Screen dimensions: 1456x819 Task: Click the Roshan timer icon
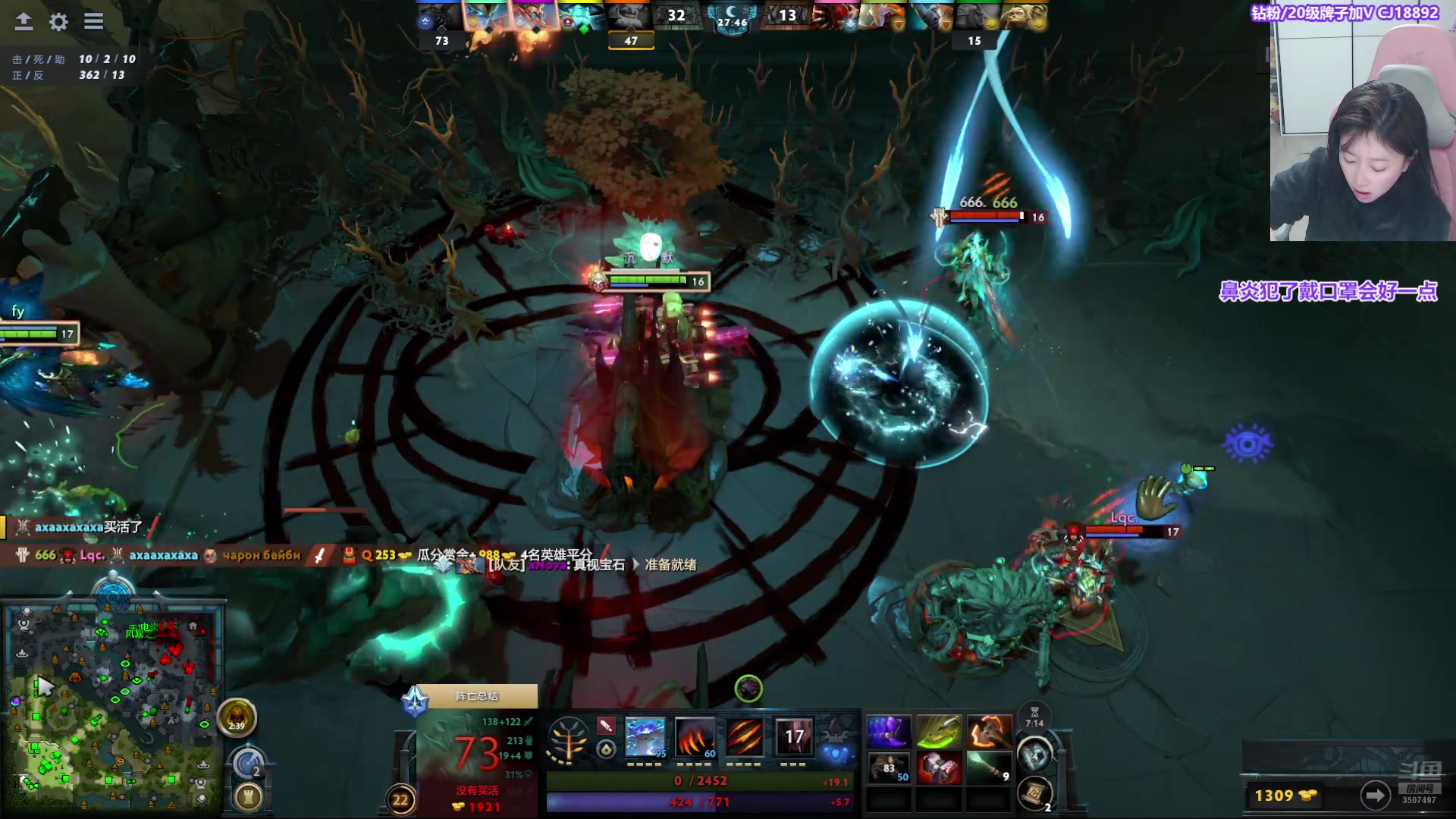click(x=237, y=717)
